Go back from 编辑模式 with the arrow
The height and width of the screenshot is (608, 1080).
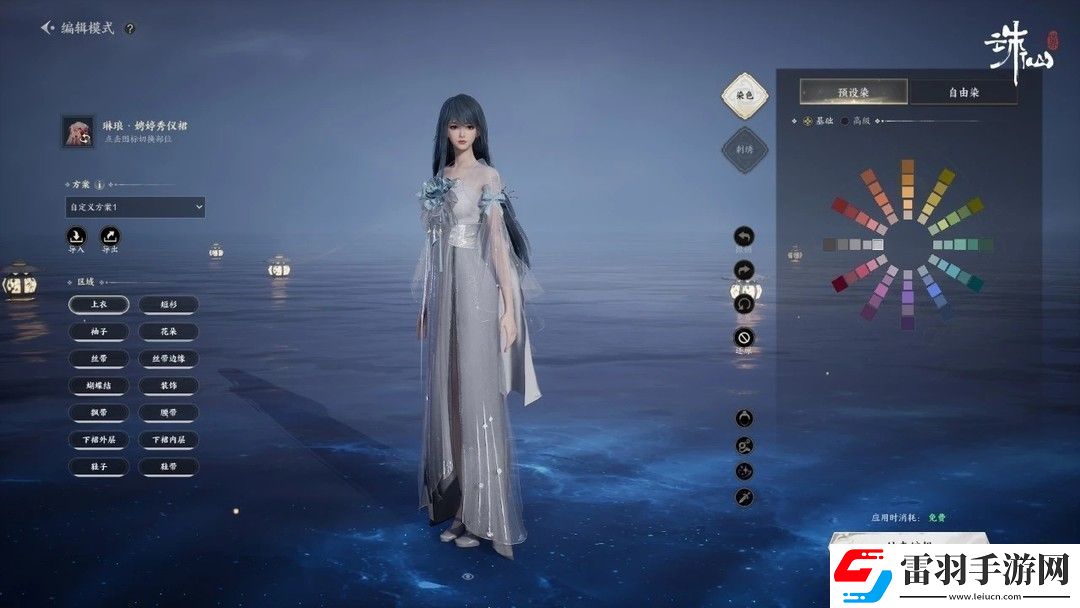pos(47,28)
